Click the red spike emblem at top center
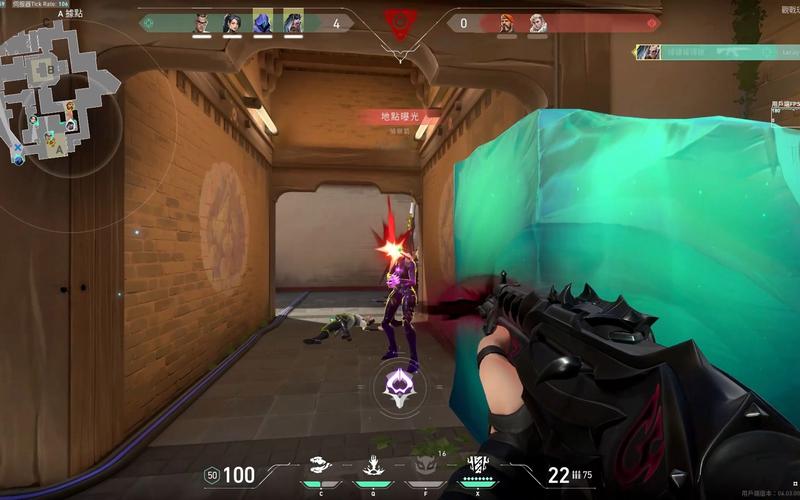 click(x=400, y=24)
